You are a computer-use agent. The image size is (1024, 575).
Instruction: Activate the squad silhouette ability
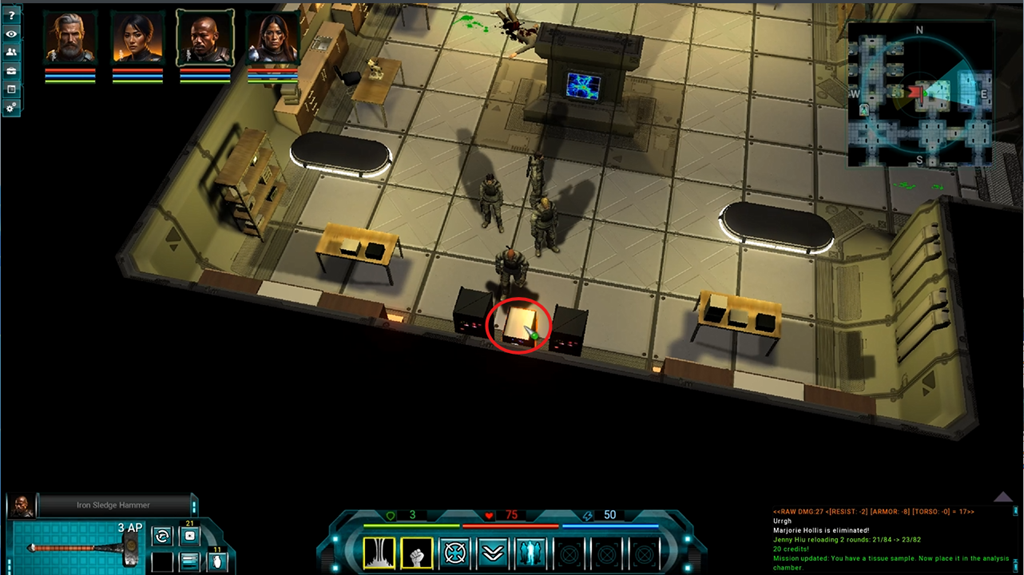pyautogui.click(x=530, y=551)
